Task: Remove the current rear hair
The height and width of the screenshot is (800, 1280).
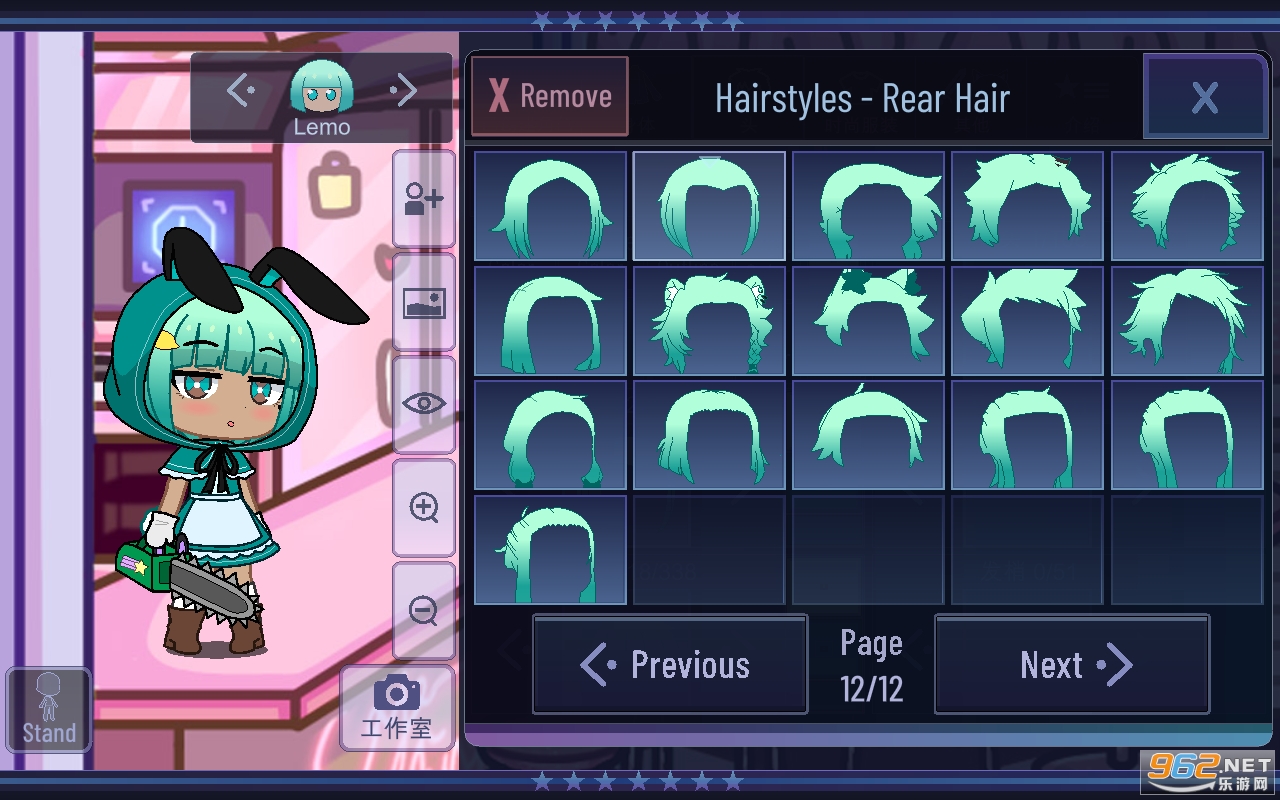Action: pos(549,97)
